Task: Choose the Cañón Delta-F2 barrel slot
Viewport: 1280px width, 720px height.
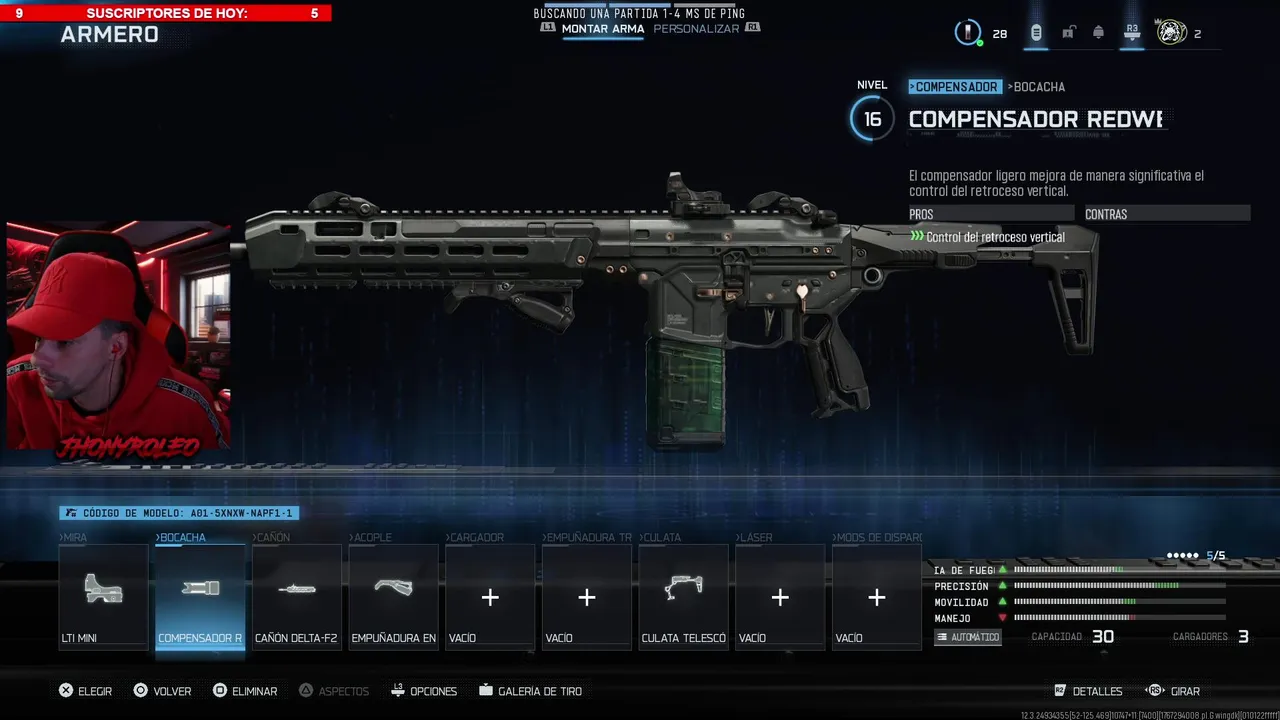Action: click(297, 597)
